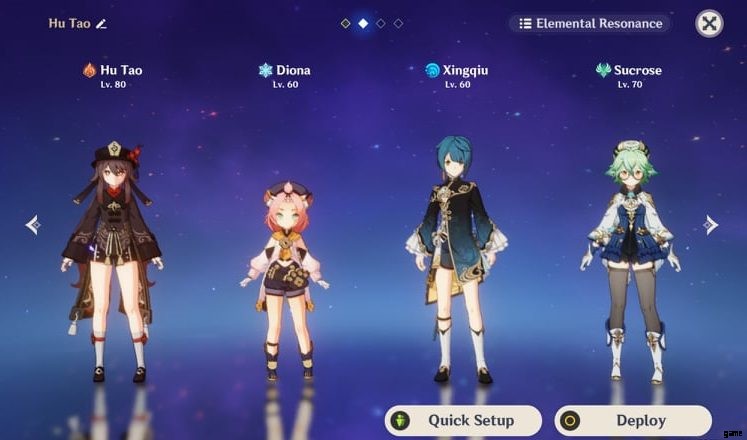Go to the next party with right arrow
The width and height of the screenshot is (747, 440).
pyautogui.click(x=711, y=225)
